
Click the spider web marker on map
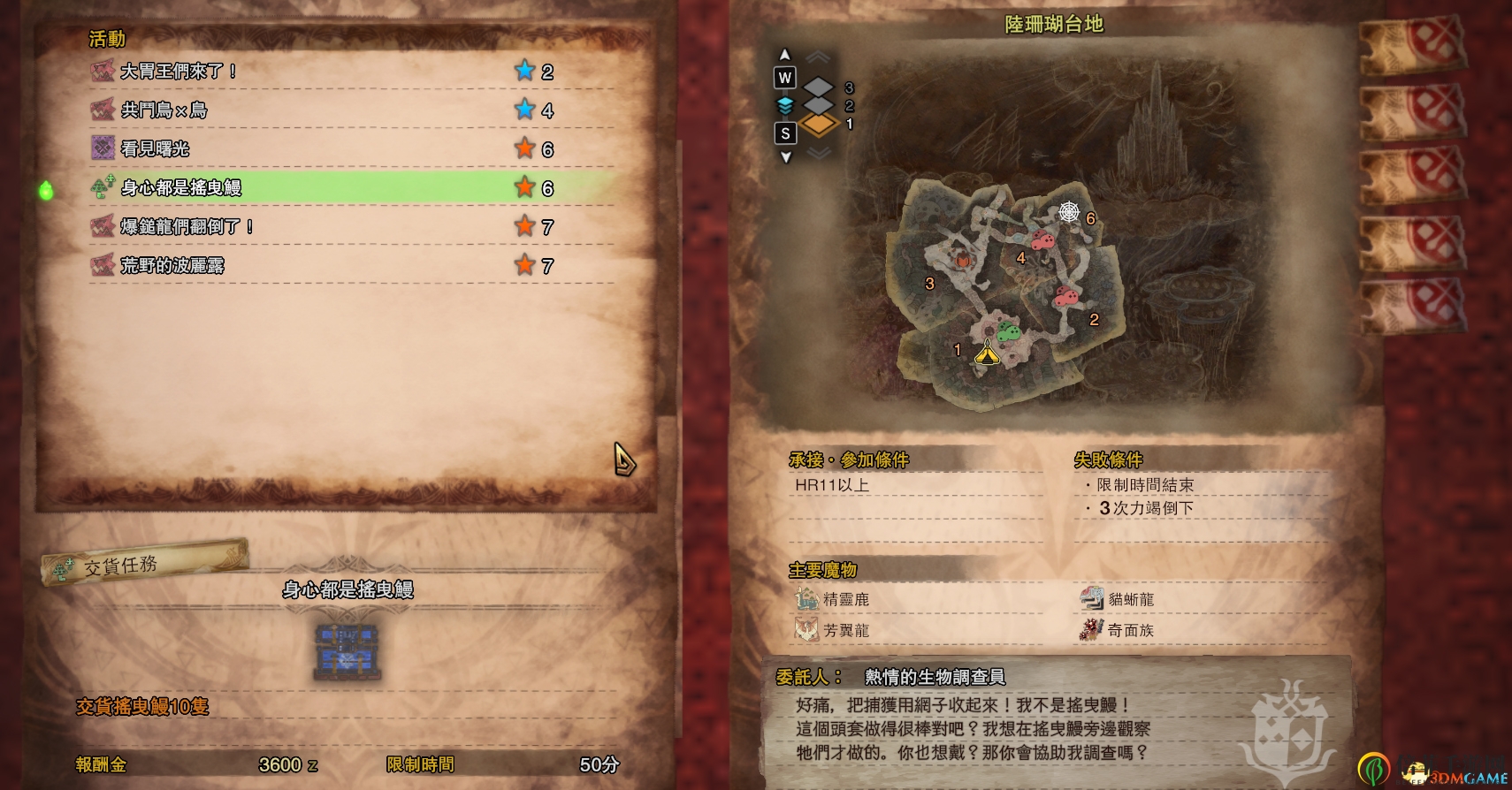[1069, 212]
